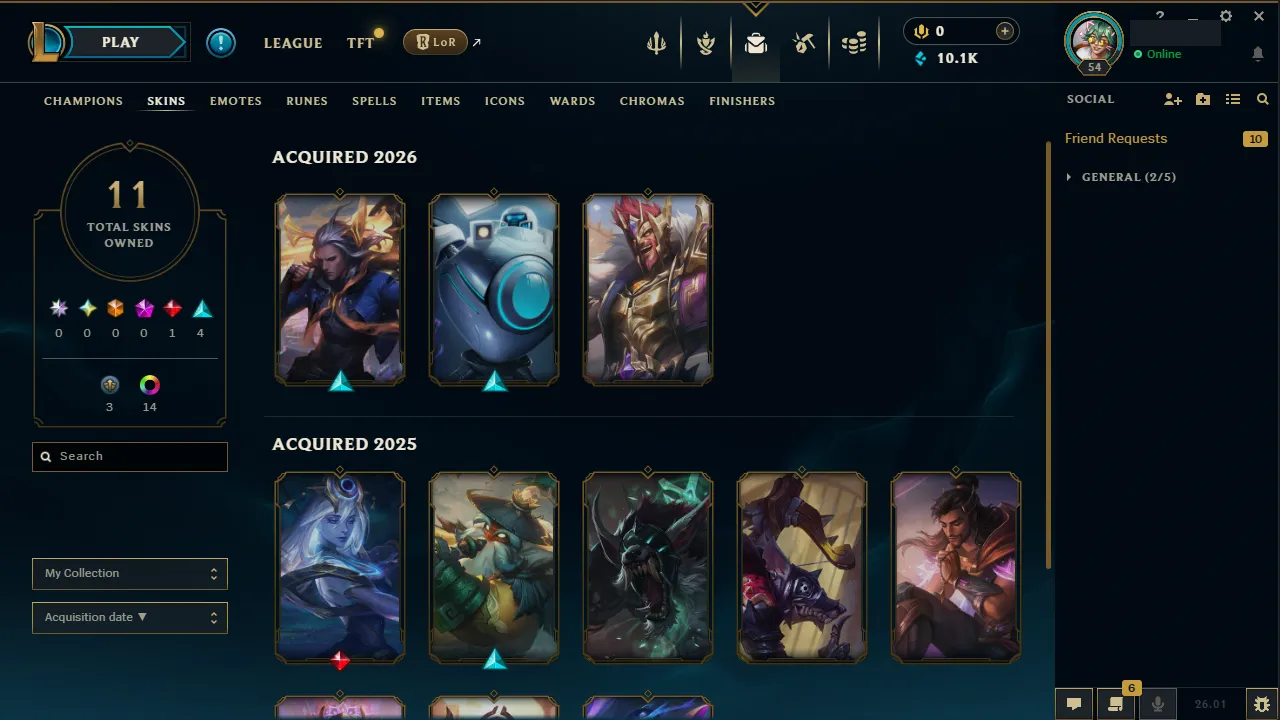Click the PLAY button
Viewport: 1280px width, 720px height.
pos(120,42)
